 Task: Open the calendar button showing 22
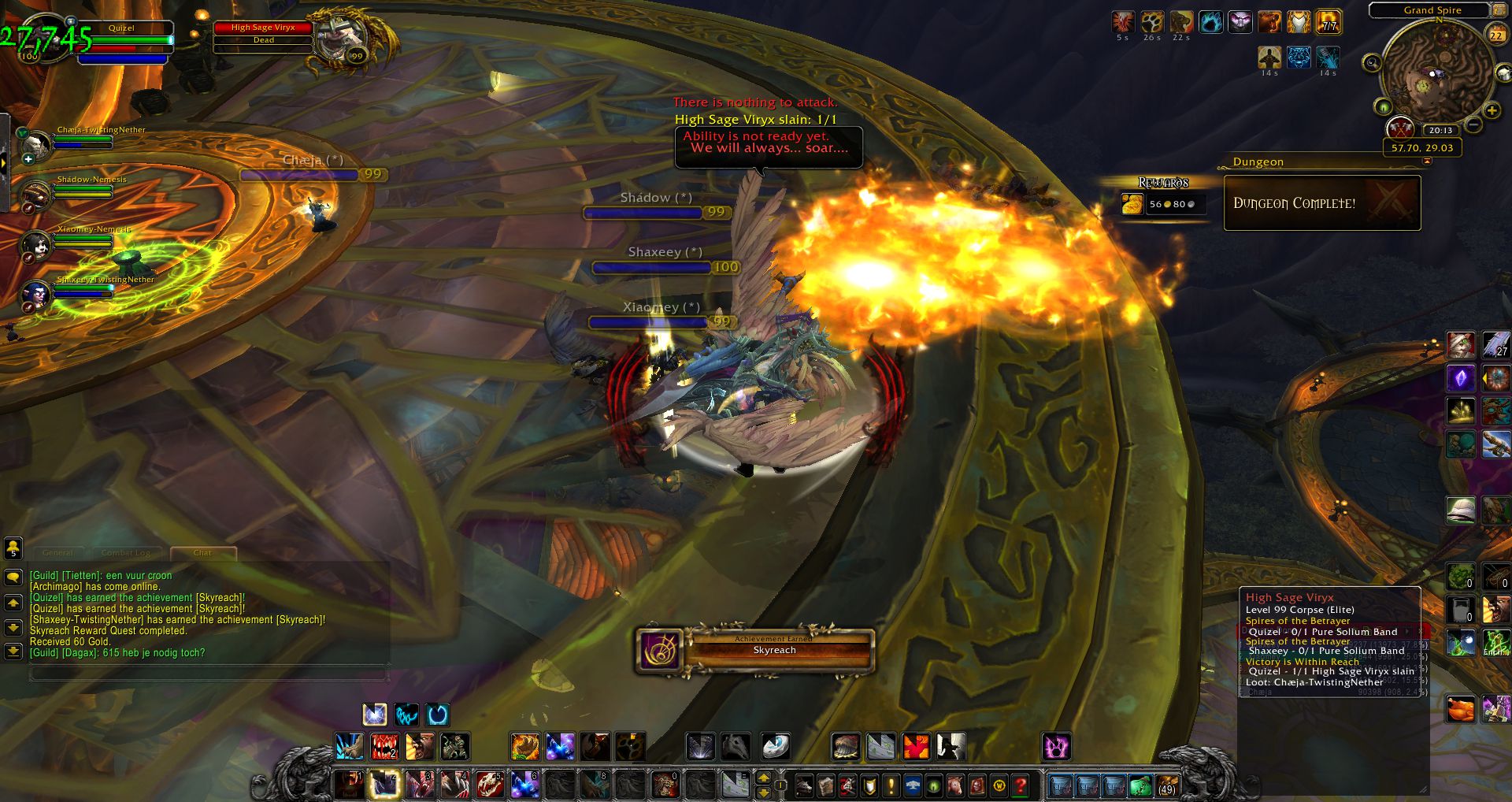[1495, 34]
